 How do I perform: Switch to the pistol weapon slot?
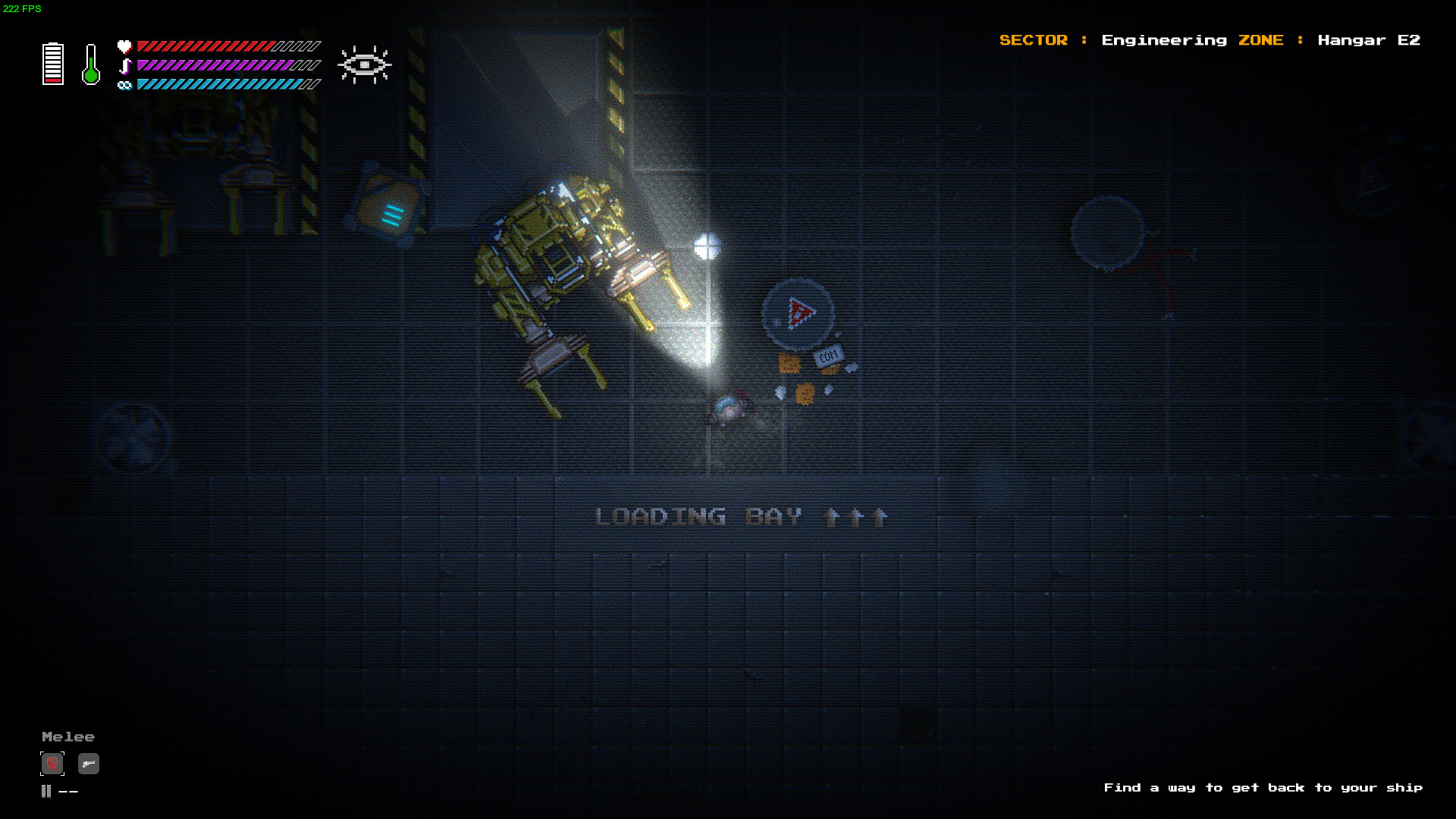(x=89, y=764)
